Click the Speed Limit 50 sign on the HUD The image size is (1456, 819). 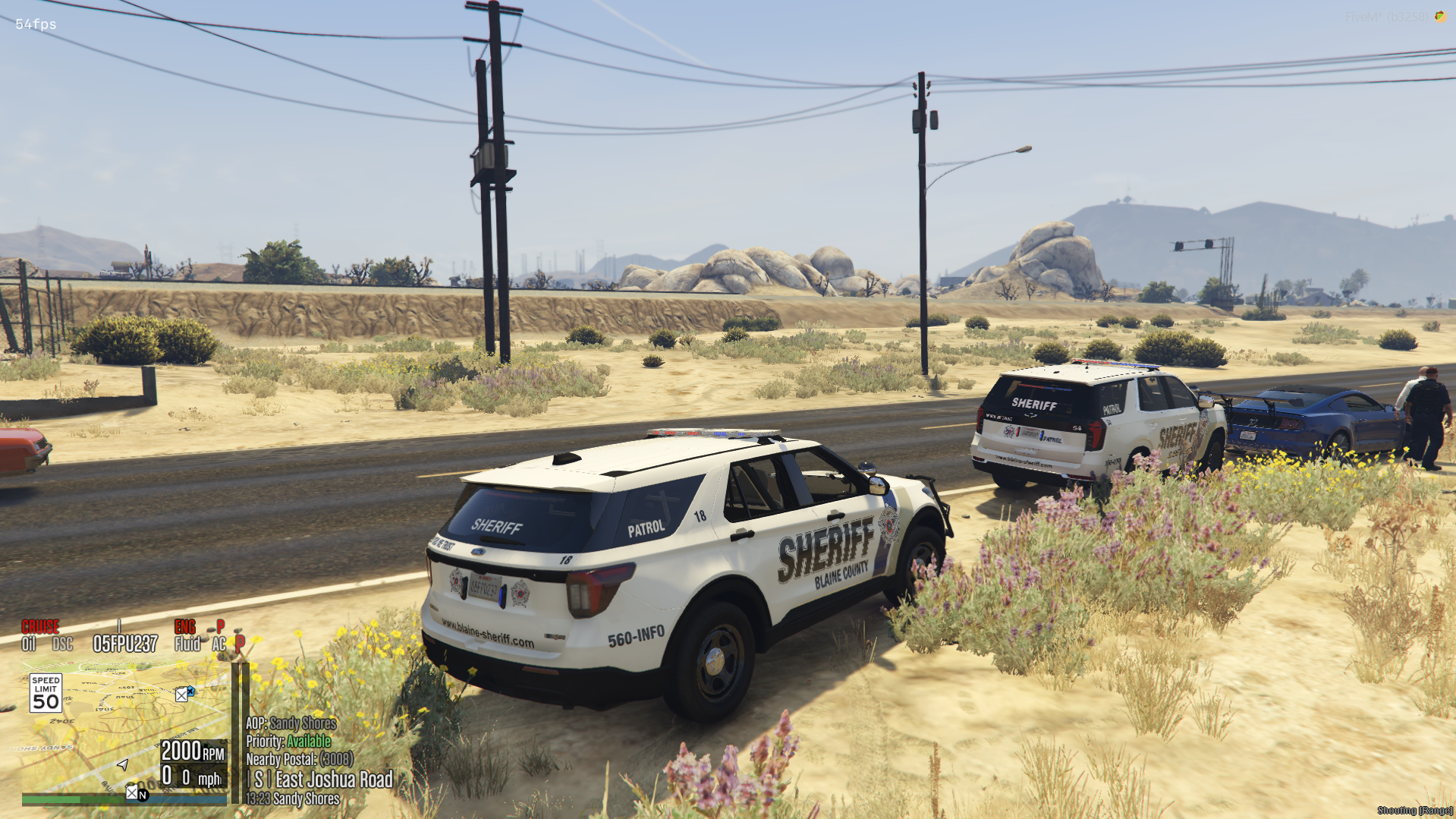[46, 693]
